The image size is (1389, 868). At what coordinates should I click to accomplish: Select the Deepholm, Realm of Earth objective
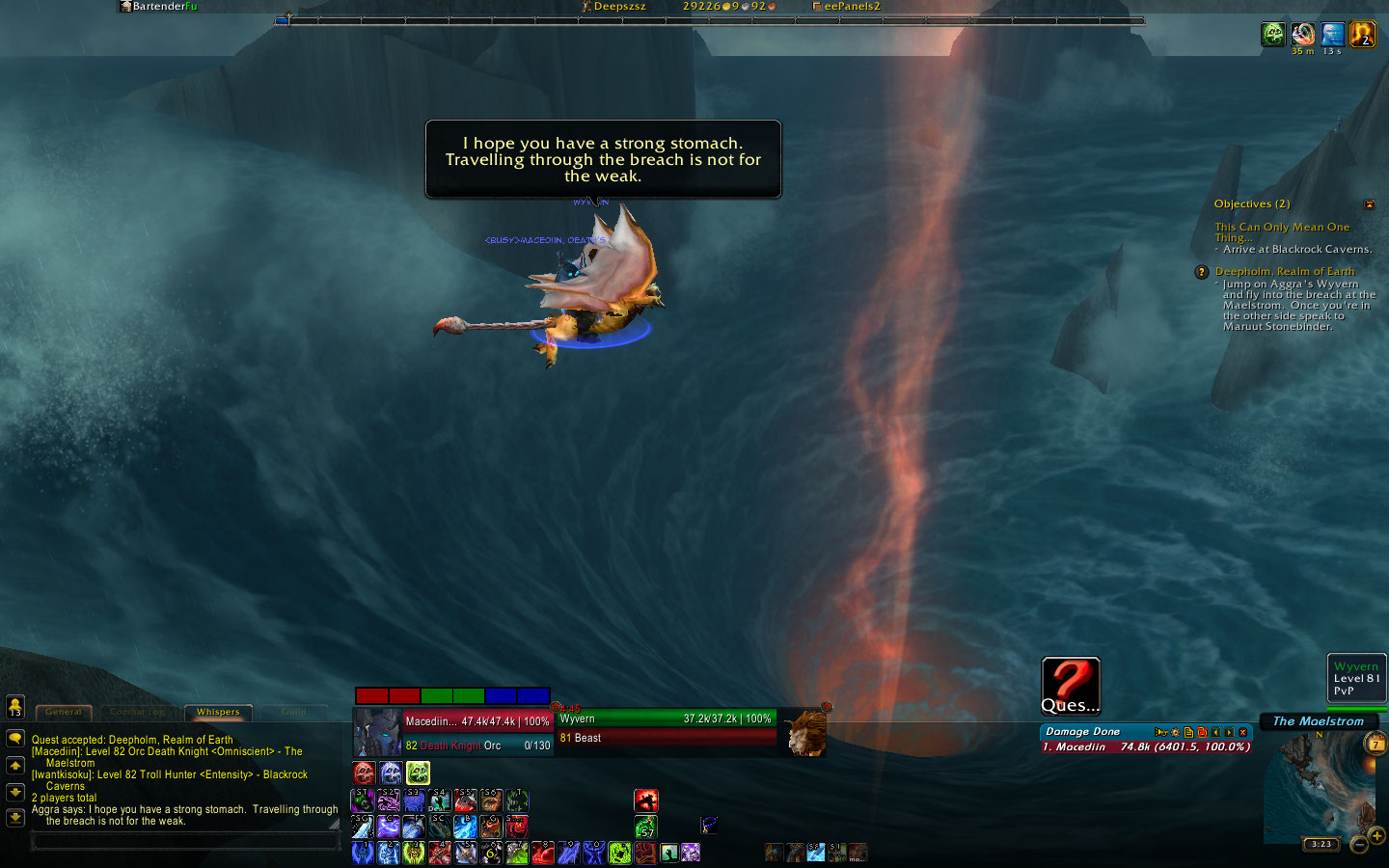pyautogui.click(x=1284, y=272)
